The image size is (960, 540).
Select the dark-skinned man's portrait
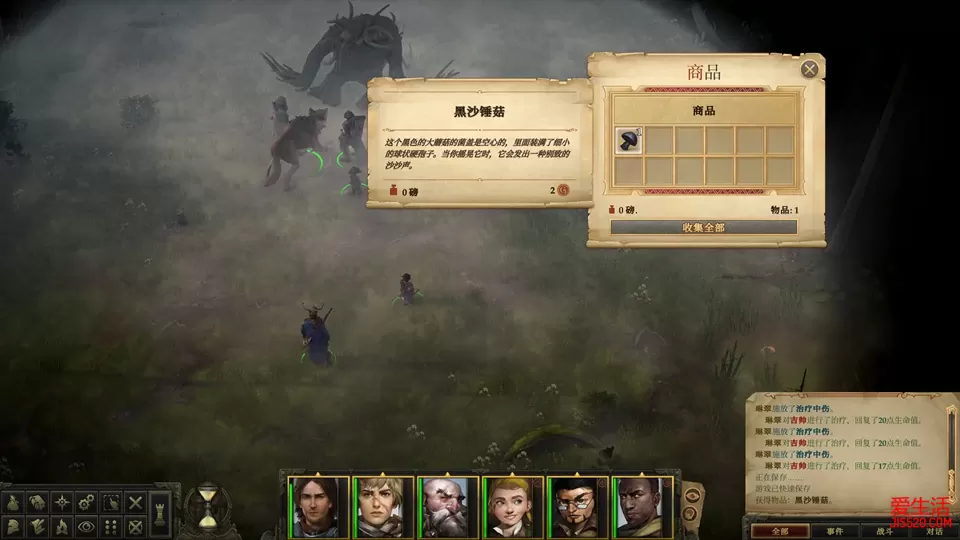tap(642, 507)
